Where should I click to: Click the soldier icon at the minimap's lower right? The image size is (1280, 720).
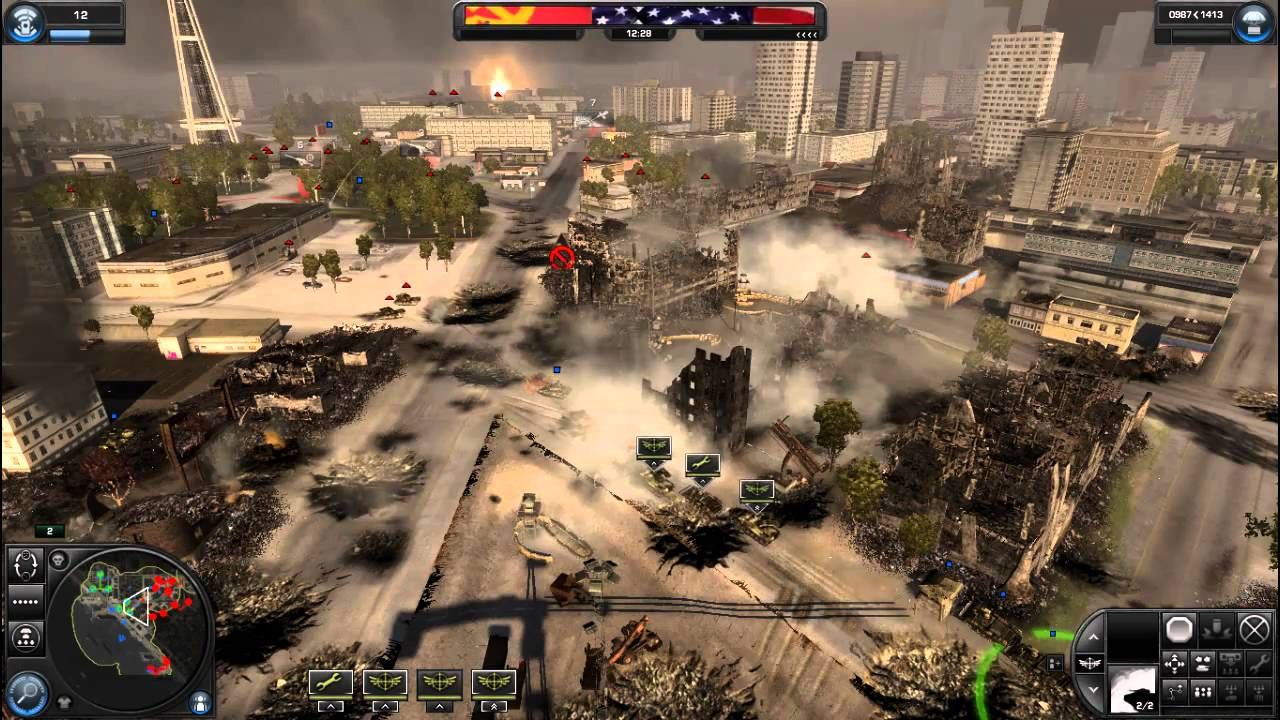click(x=200, y=703)
